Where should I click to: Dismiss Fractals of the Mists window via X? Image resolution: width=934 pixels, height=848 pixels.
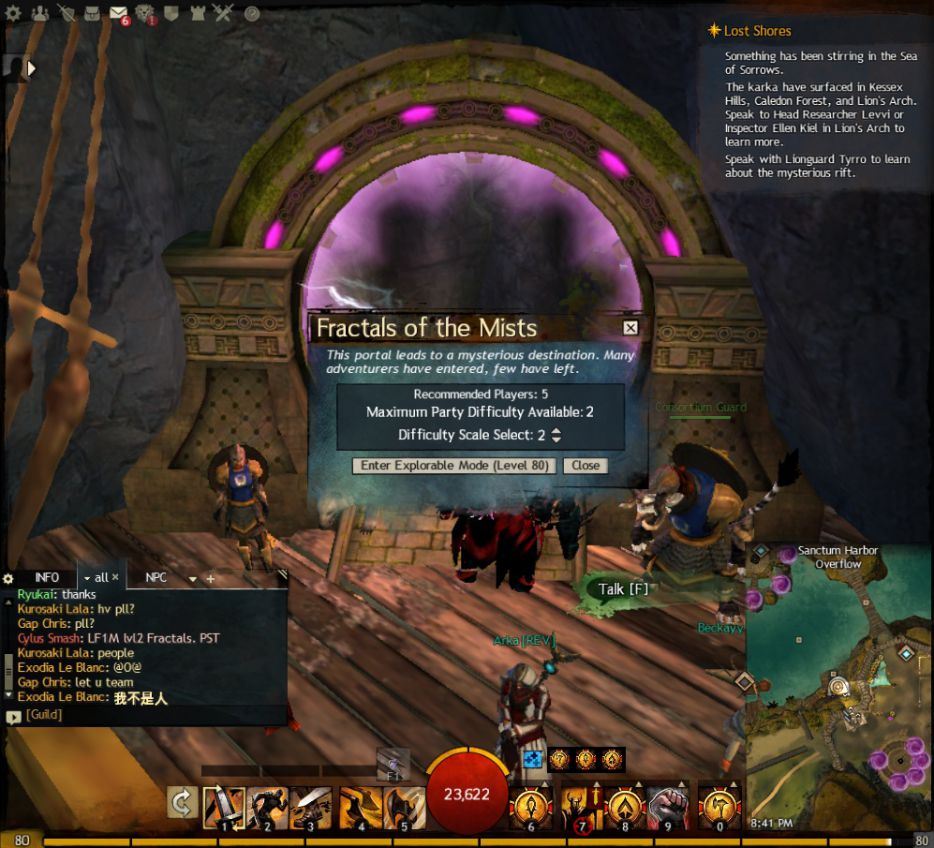pos(630,327)
